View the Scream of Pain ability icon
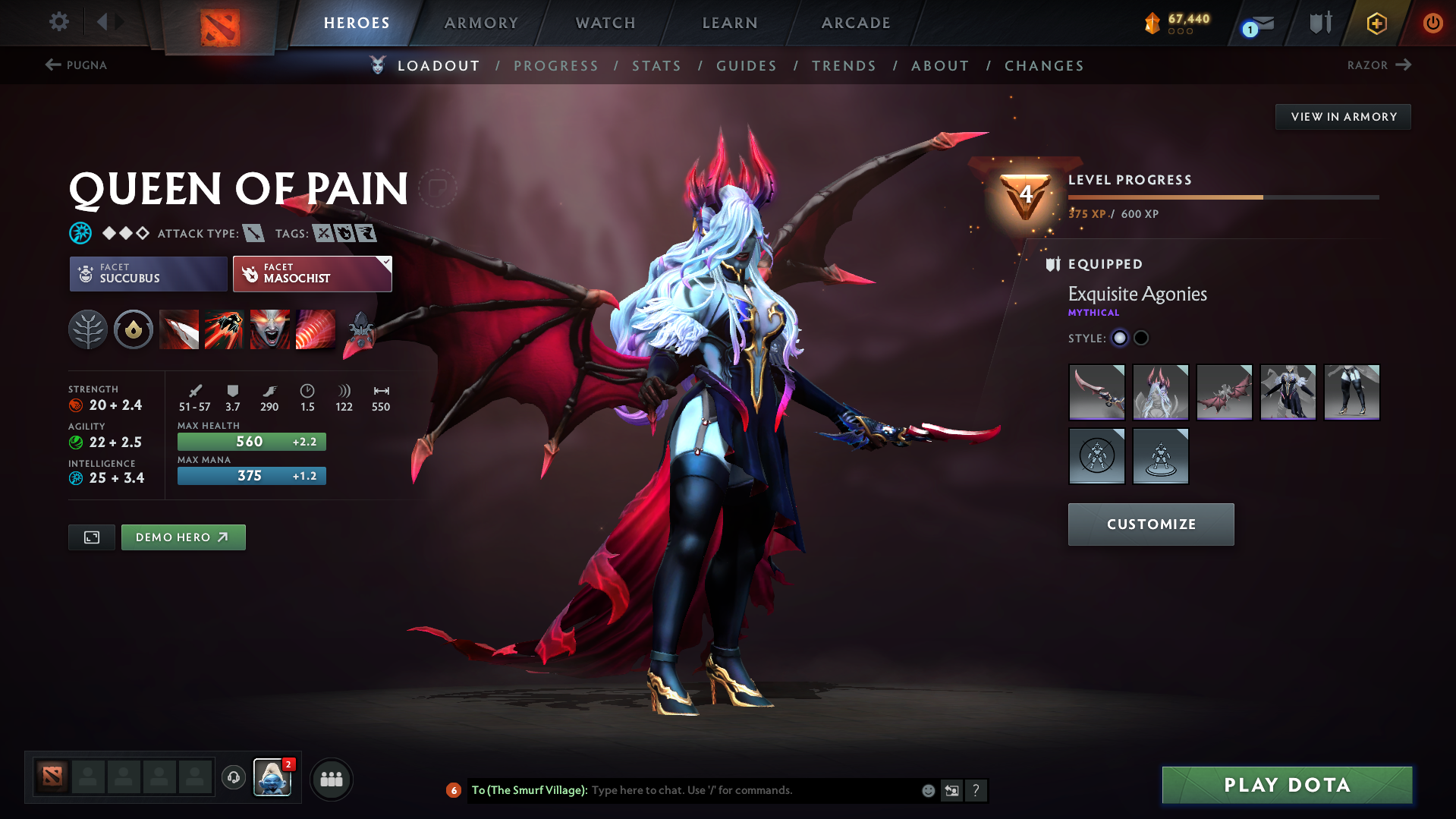The image size is (1456, 819). (269, 329)
